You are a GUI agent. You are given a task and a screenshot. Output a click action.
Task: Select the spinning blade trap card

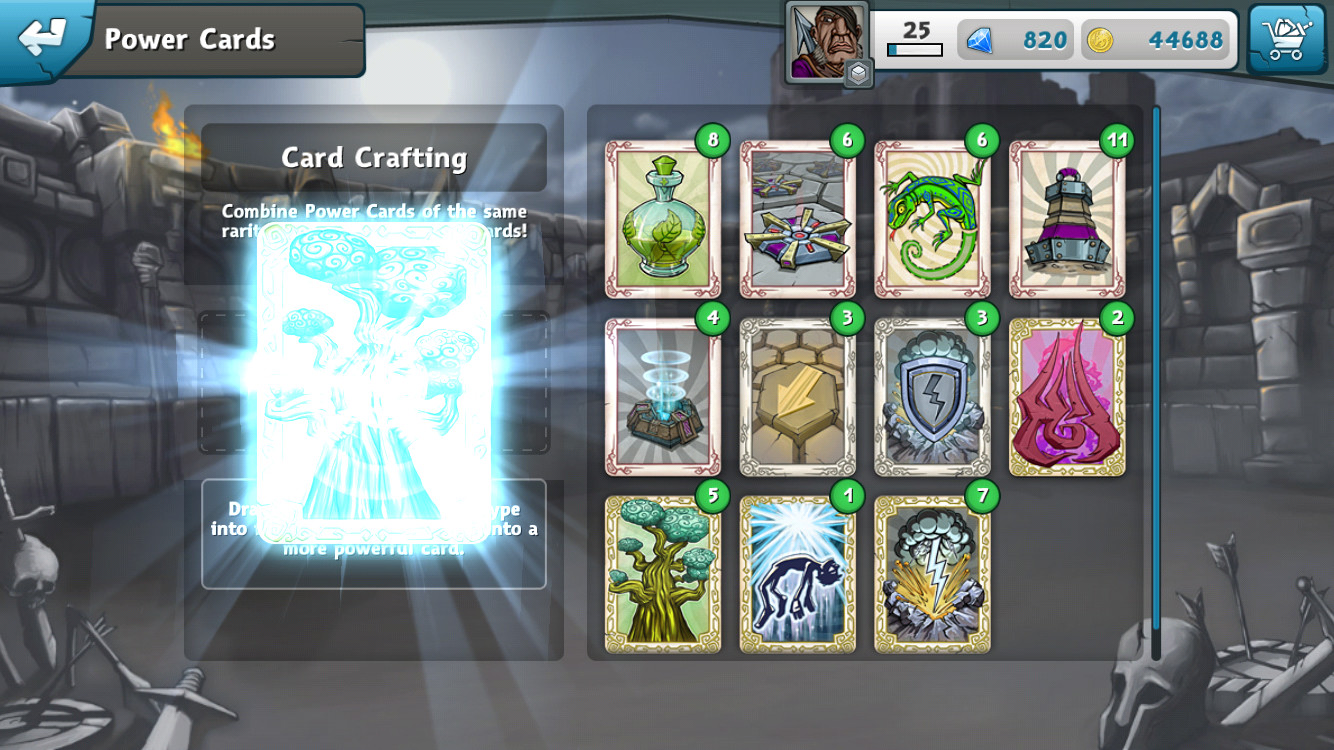[797, 218]
